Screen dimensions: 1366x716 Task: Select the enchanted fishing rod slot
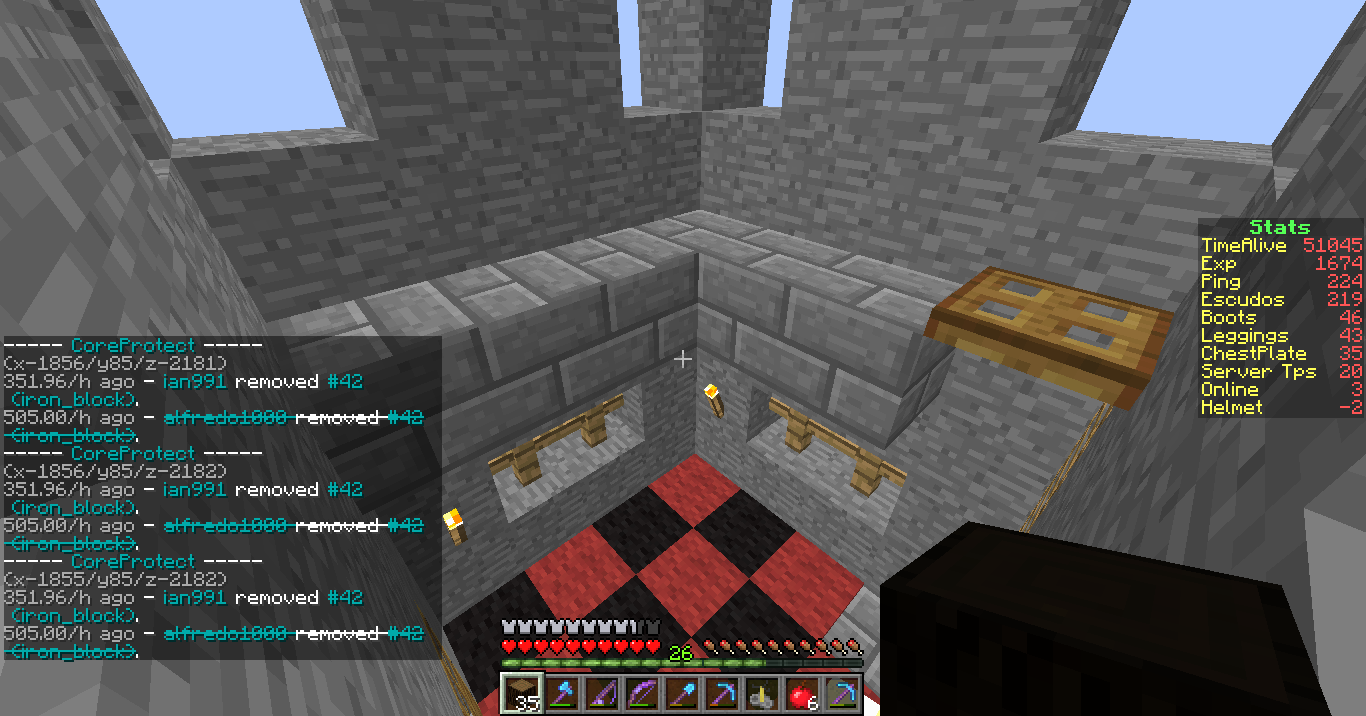pos(600,693)
